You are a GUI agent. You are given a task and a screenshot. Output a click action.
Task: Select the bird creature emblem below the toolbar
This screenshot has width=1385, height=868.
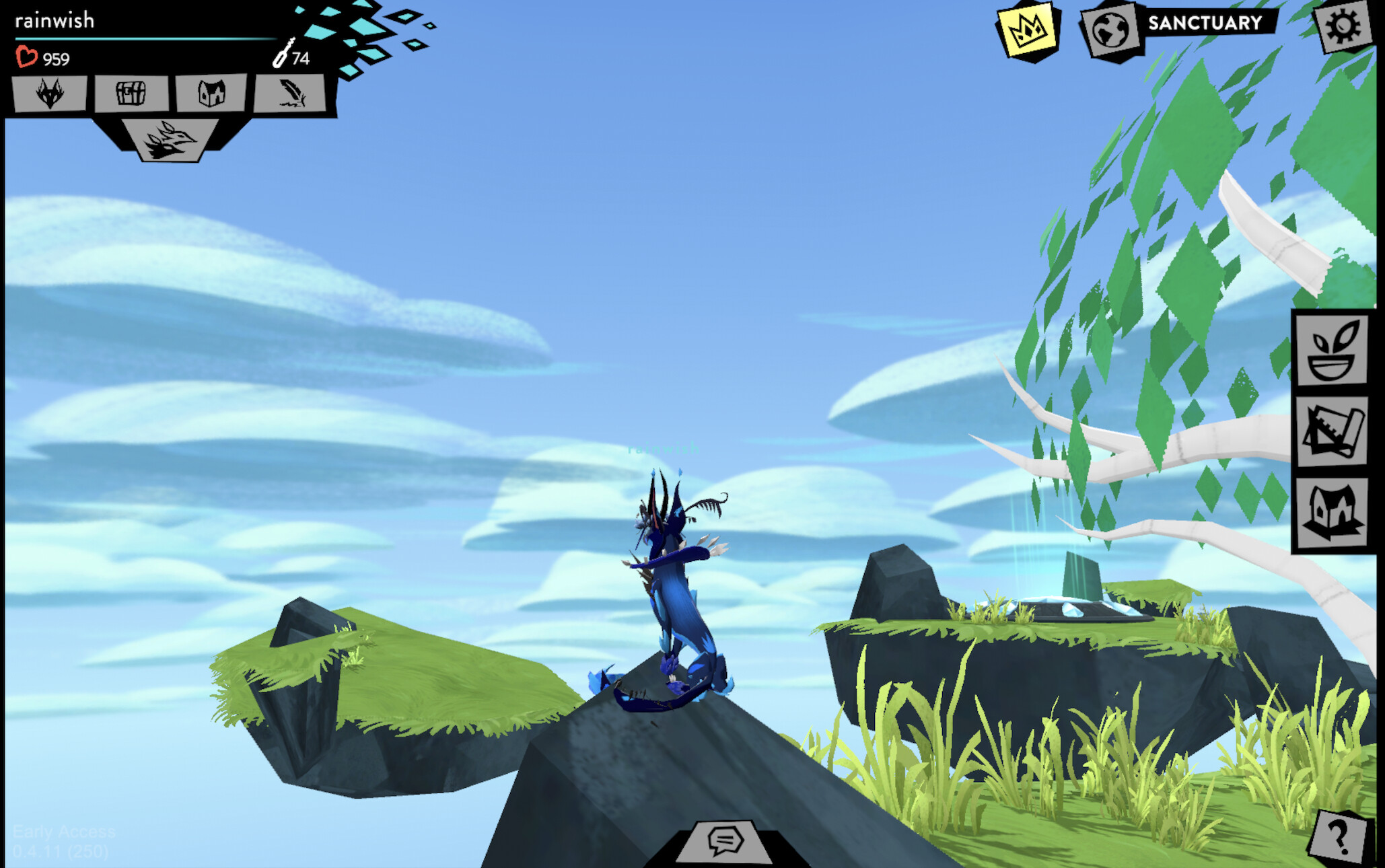[x=168, y=140]
